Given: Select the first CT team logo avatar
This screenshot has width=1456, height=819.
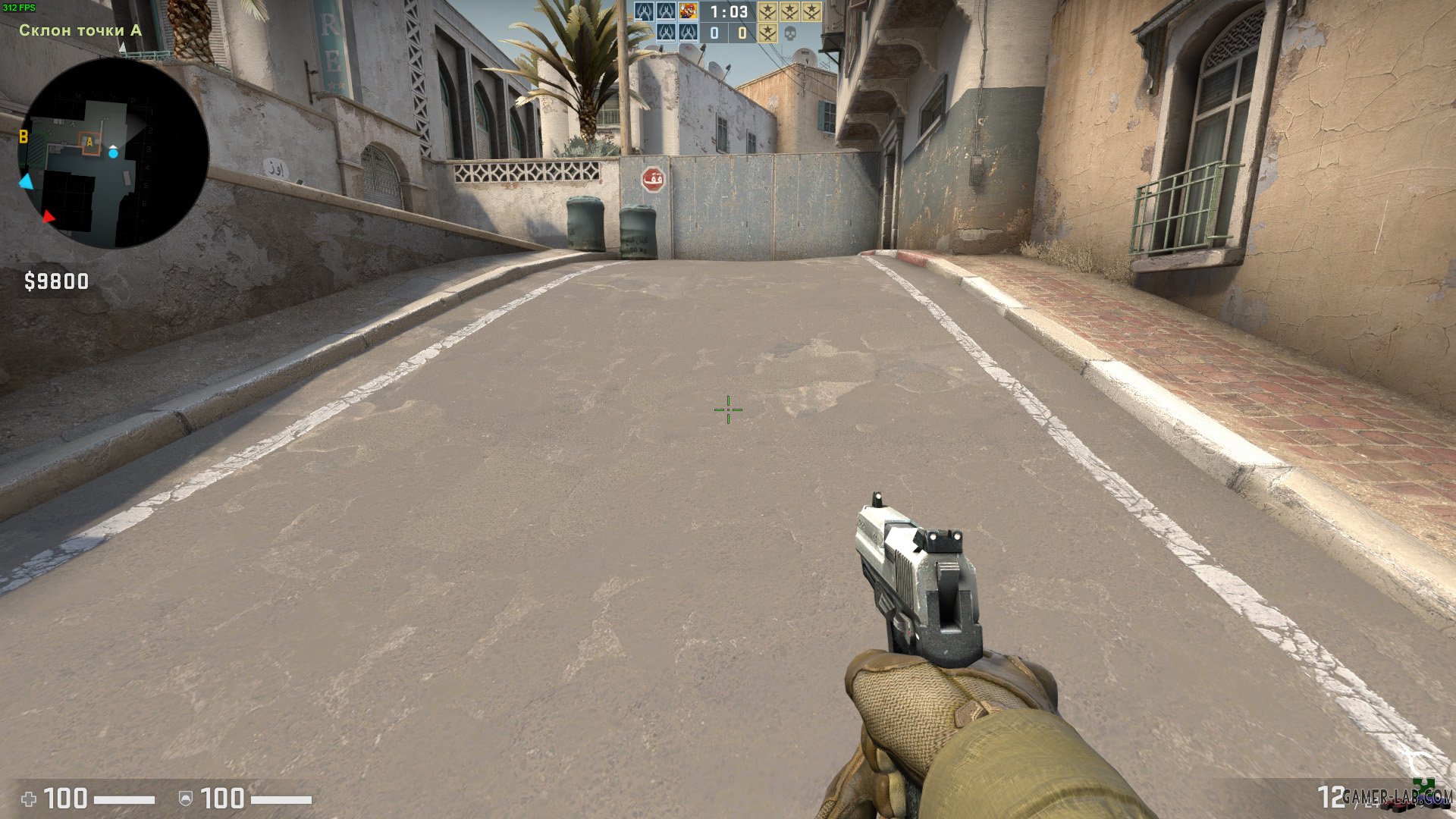Looking at the screenshot, I should click(x=642, y=11).
